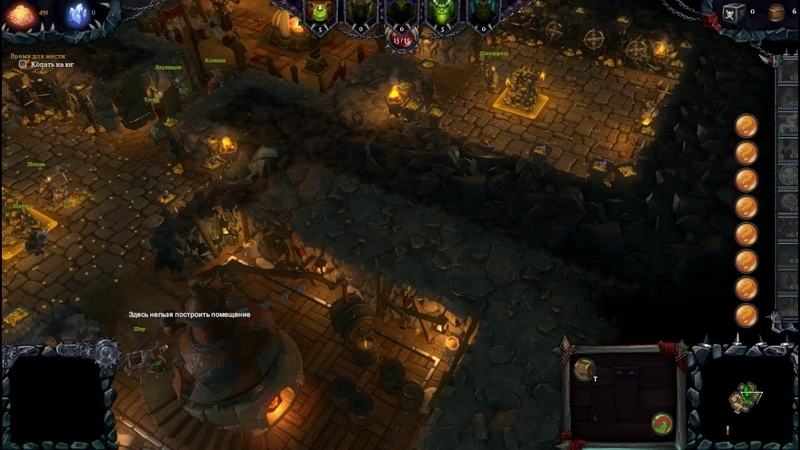Click the population counter showing 15/15
800x450 pixels.
coord(401,41)
